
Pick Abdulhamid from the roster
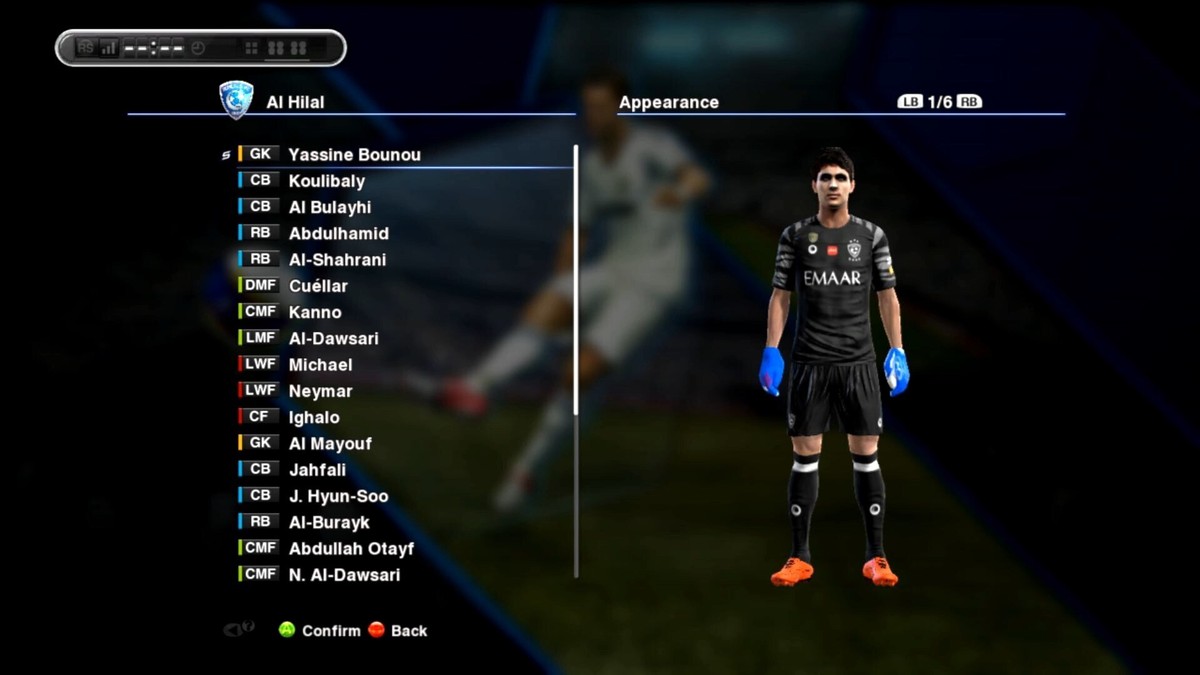coord(338,233)
